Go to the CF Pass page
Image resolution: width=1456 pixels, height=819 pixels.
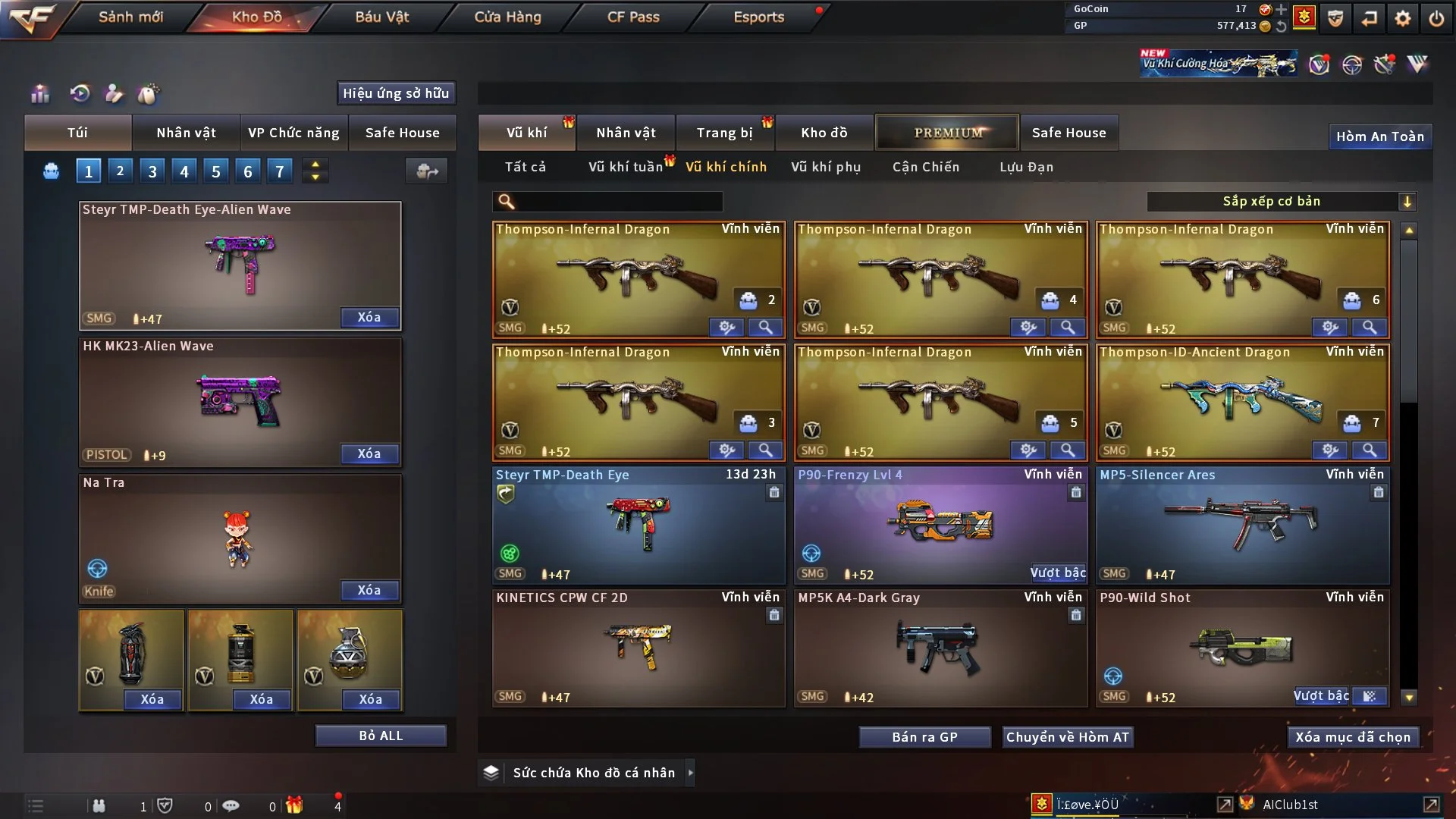click(x=633, y=17)
